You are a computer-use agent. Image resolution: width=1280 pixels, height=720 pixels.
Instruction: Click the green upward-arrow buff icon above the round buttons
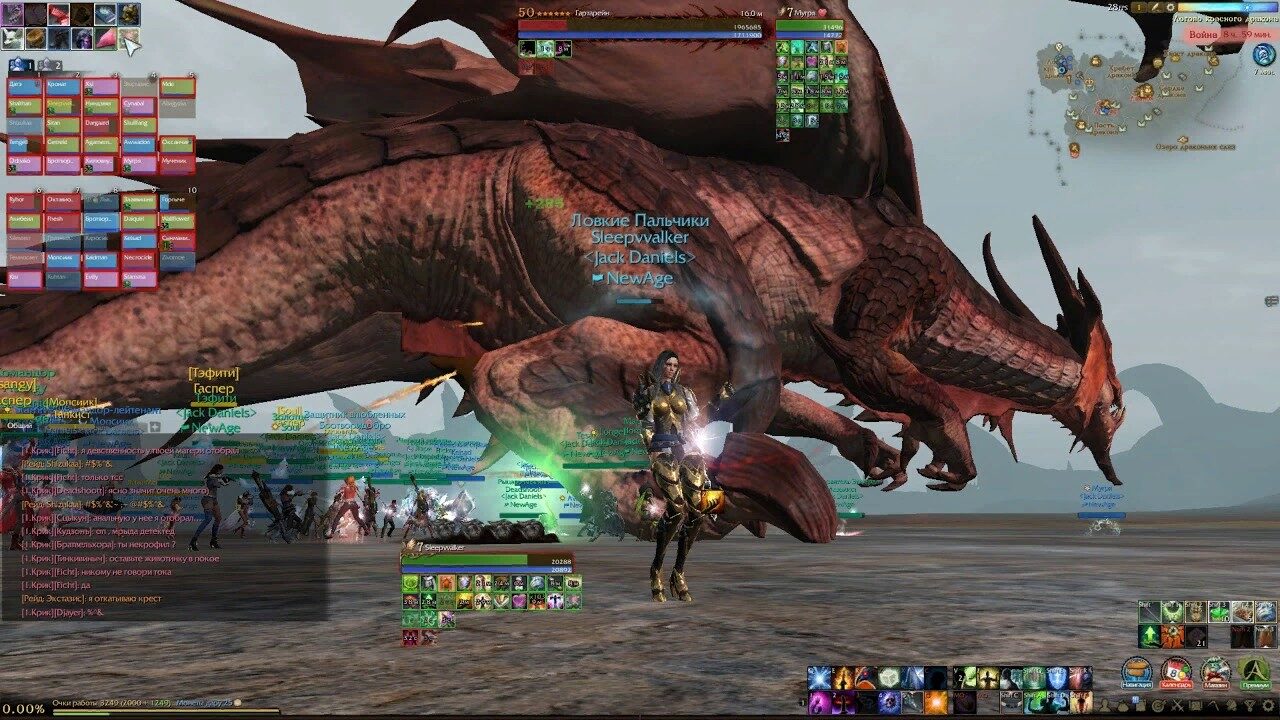click(x=1150, y=636)
